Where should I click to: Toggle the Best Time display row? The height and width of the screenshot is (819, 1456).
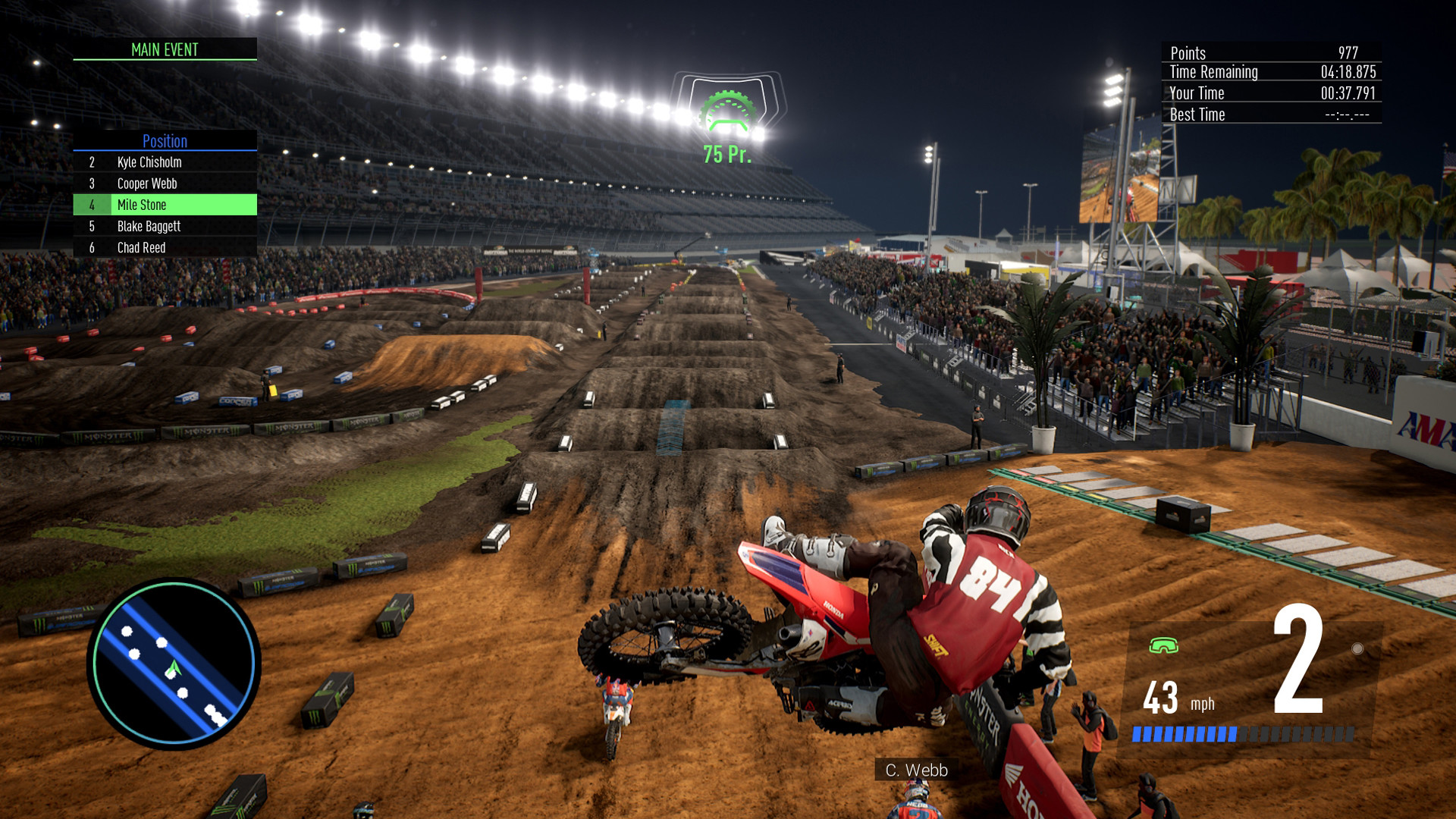pyautogui.click(x=1271, y=115)
